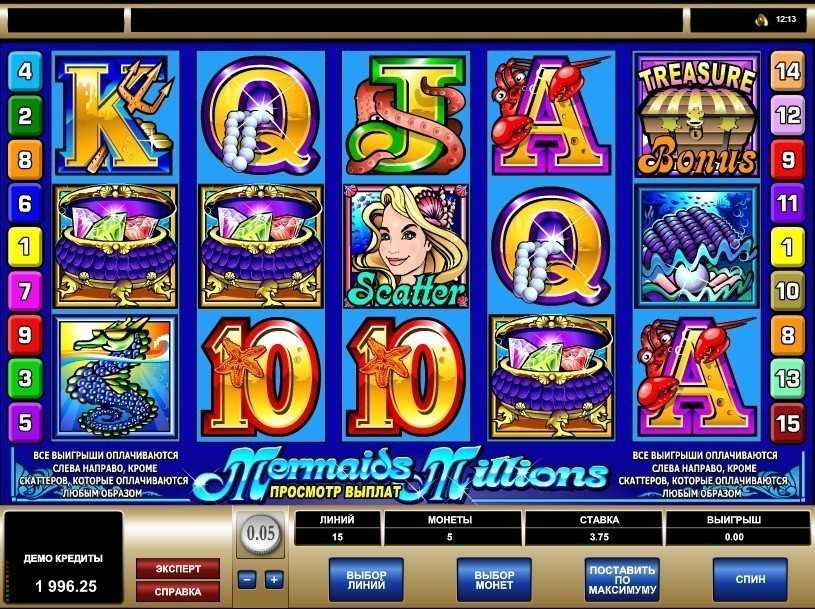Image resolution: width=815 pixels, height=609 pixels.
Task: Activate payline 12 indicator
Action: pos(788,116)
